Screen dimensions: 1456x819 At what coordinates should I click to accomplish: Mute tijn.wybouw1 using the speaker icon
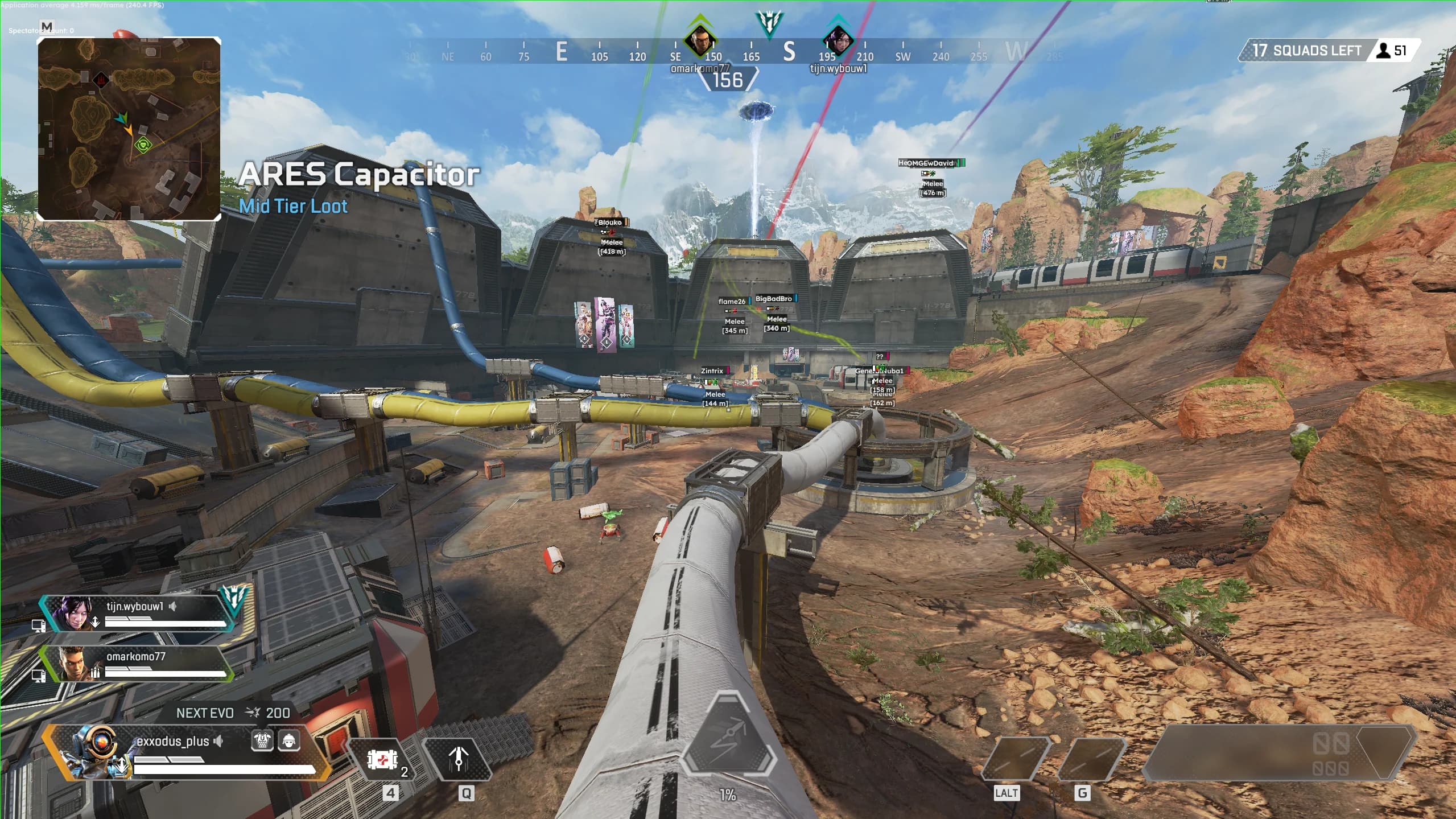tap(174, 607)
